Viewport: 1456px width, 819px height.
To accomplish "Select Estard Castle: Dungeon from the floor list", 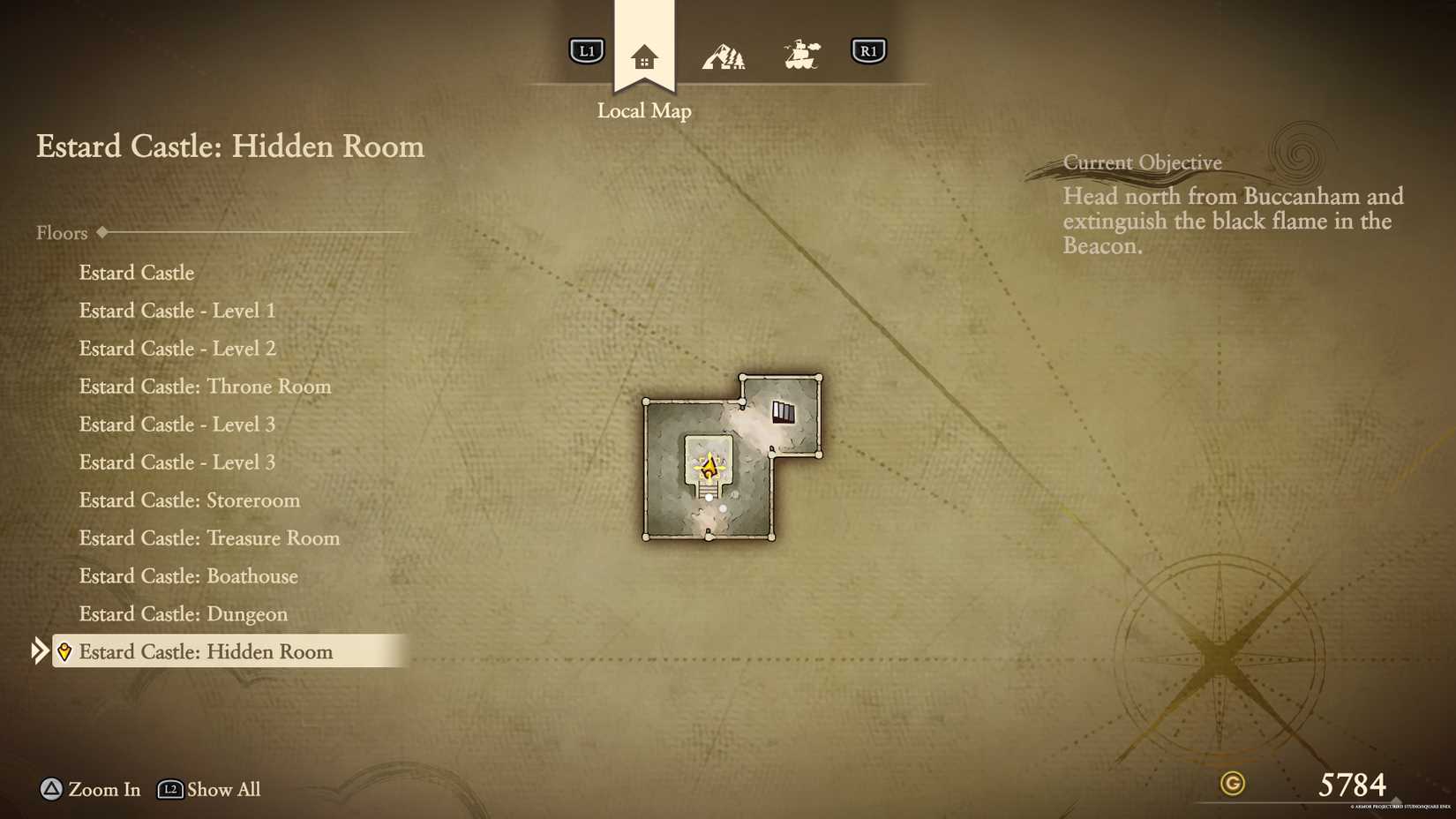I will (x=183, y=613).
